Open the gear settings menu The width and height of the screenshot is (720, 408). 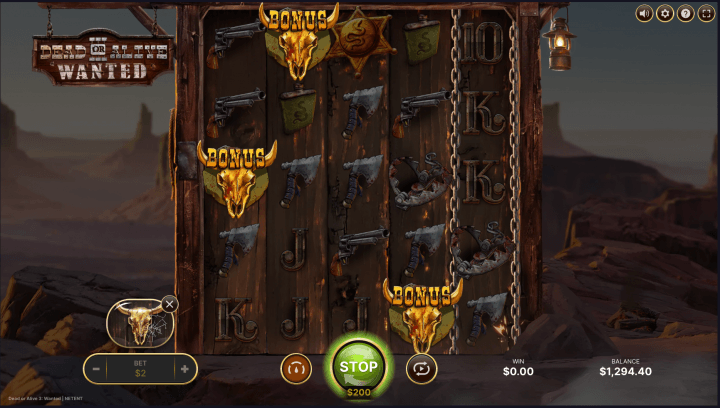click(x=665, y=14)
